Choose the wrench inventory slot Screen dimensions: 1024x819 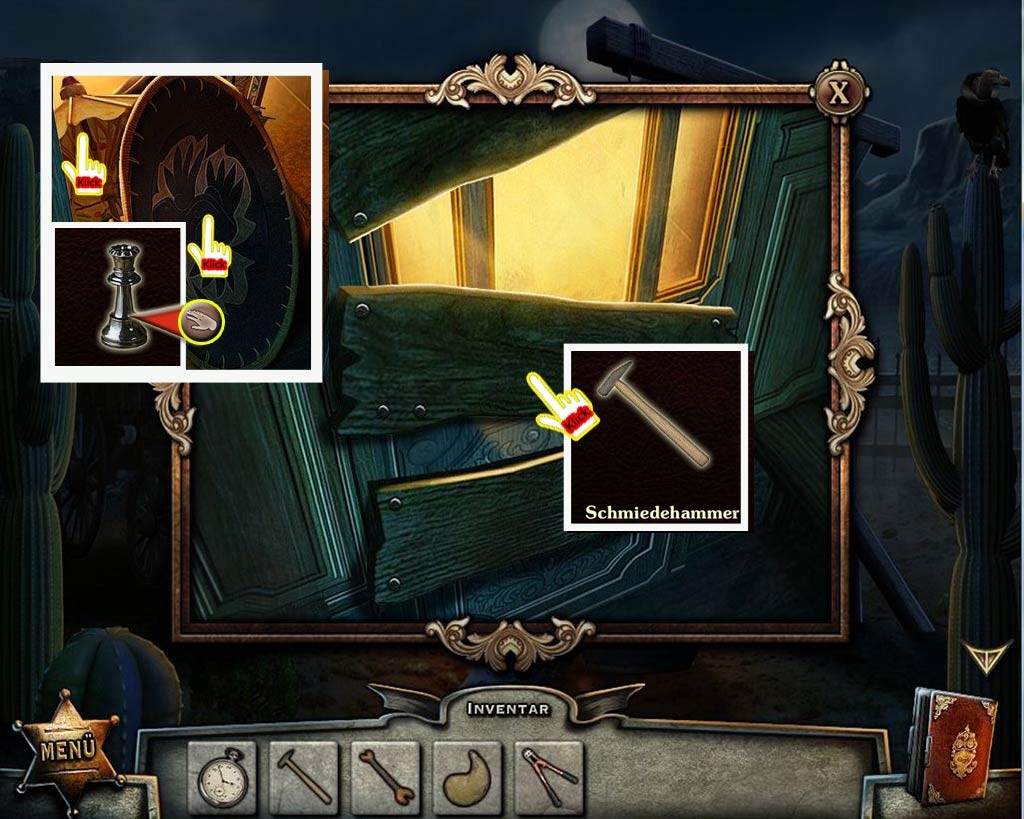click(x=385, y=777)
